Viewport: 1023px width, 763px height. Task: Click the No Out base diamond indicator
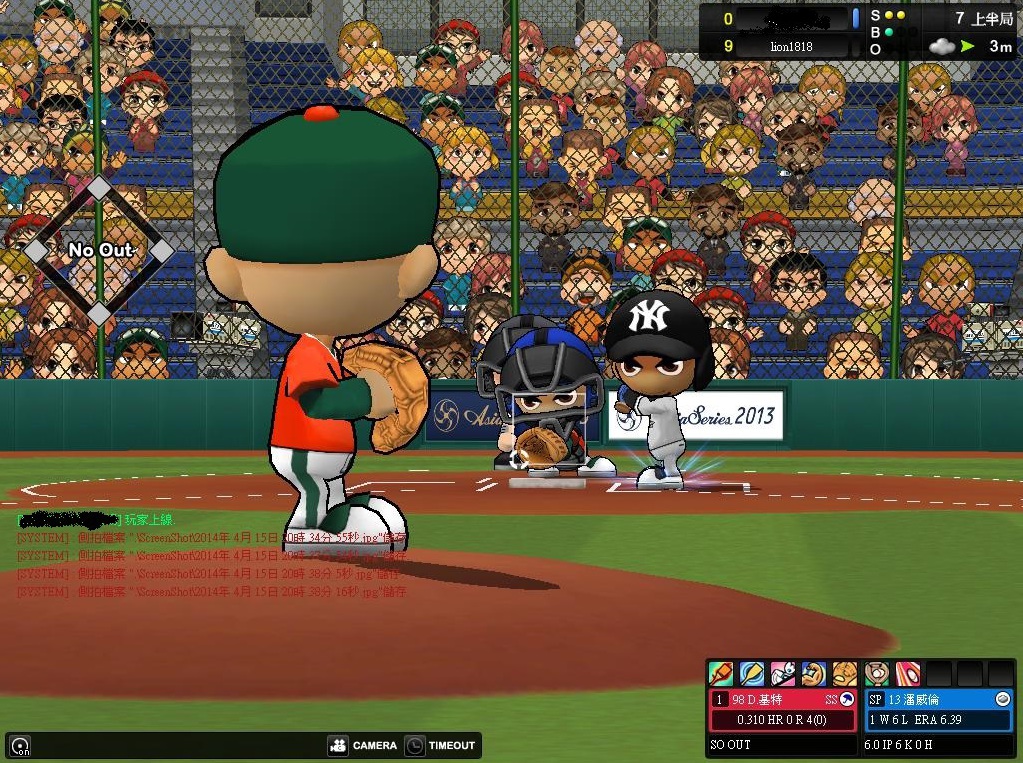coord(99,251)
